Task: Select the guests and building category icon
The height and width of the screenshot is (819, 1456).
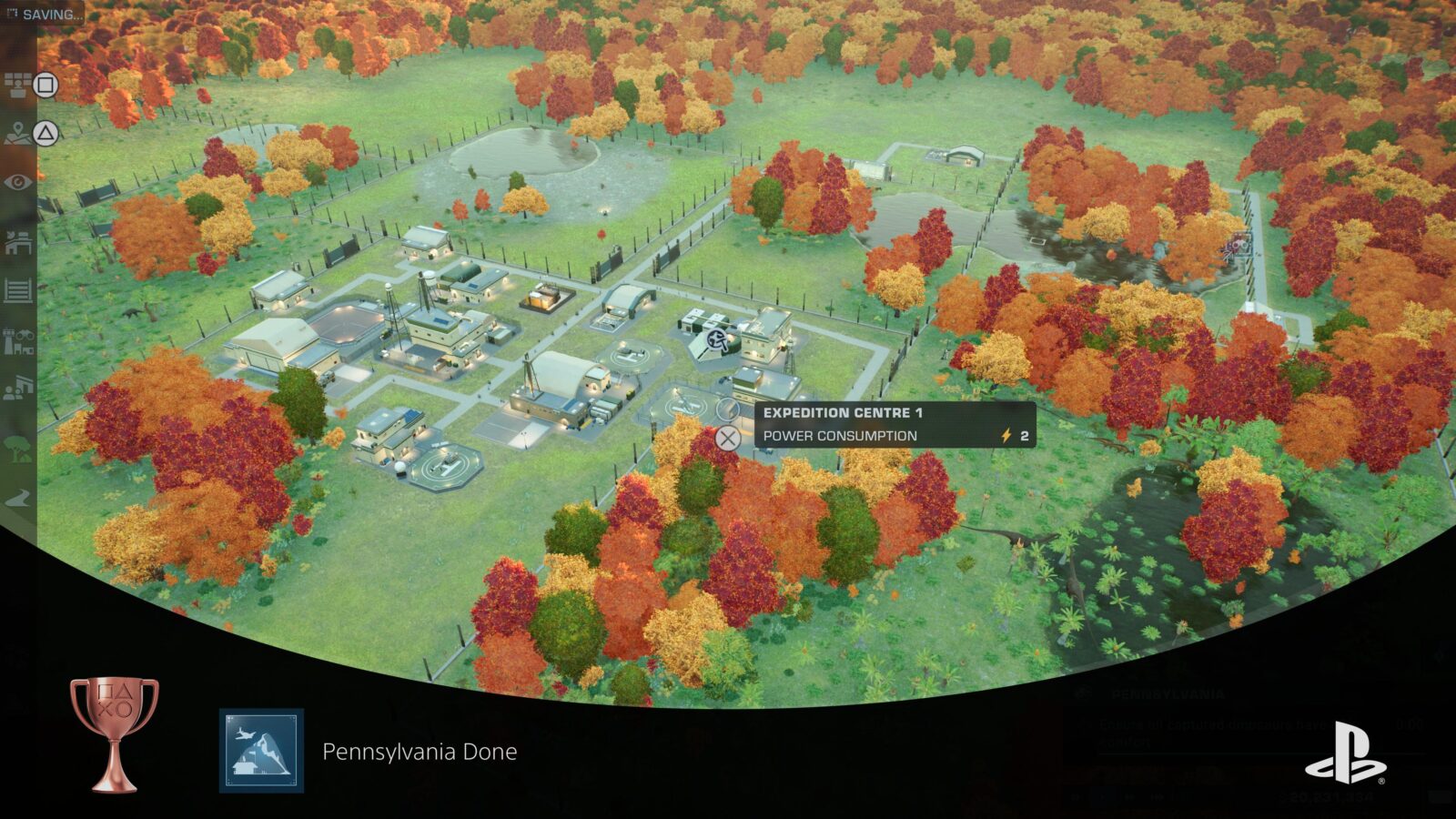Action: (17, 390)
